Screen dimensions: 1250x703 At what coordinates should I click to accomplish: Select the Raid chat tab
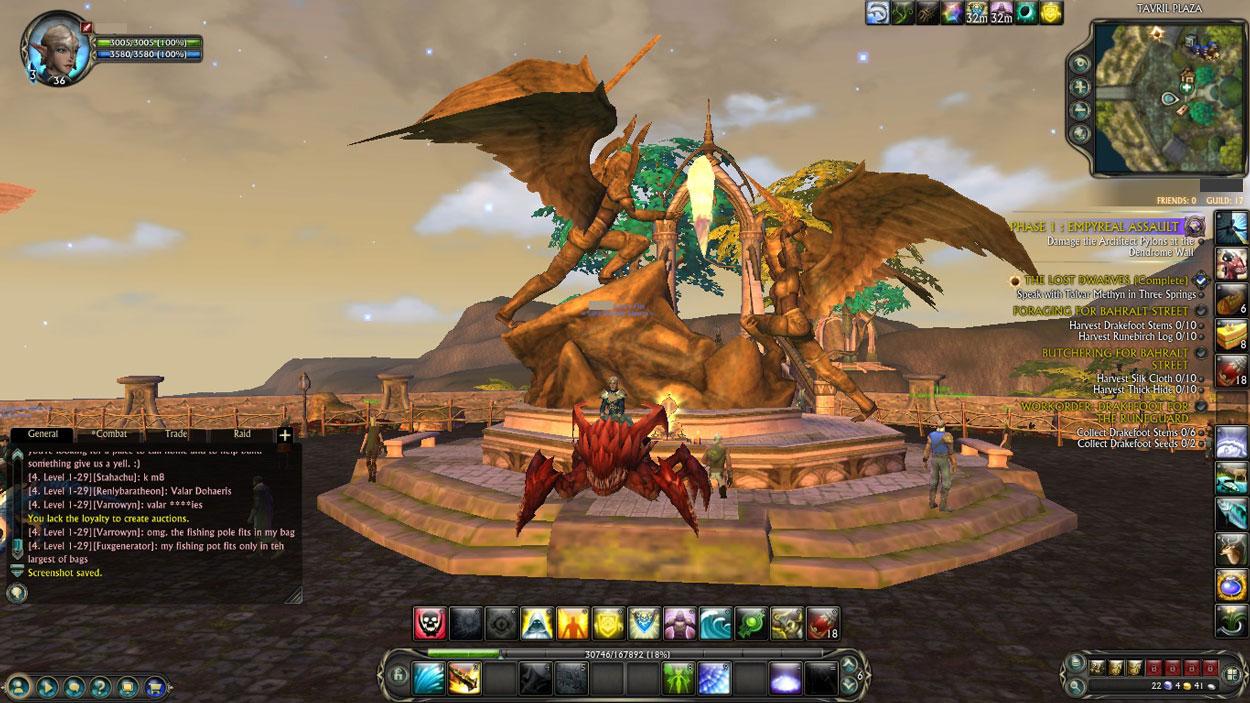point(242,434)
